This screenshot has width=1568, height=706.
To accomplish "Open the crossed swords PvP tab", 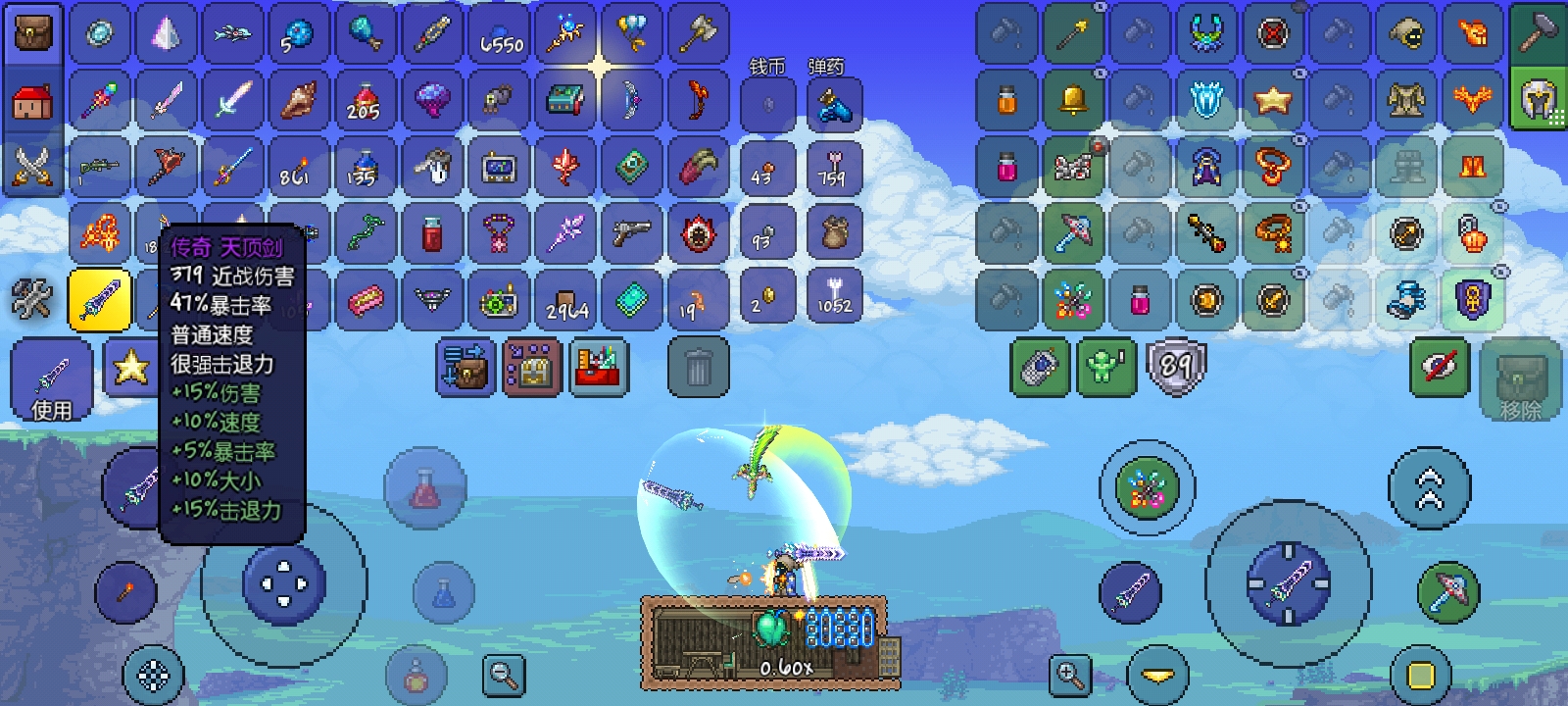I will coord(33,167).
